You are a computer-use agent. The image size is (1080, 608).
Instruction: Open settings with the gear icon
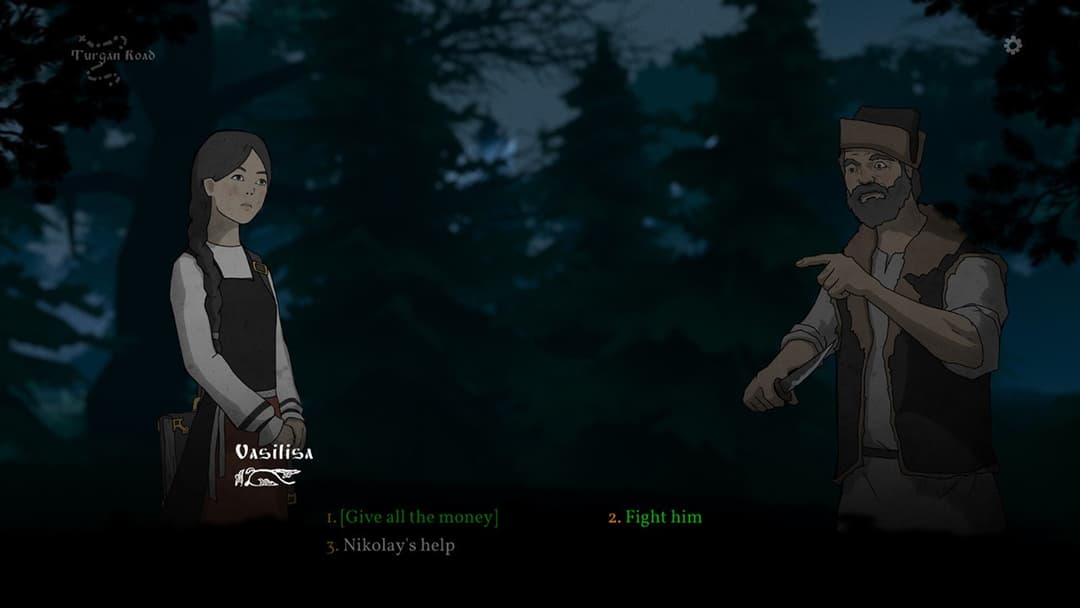[1013, 45]
